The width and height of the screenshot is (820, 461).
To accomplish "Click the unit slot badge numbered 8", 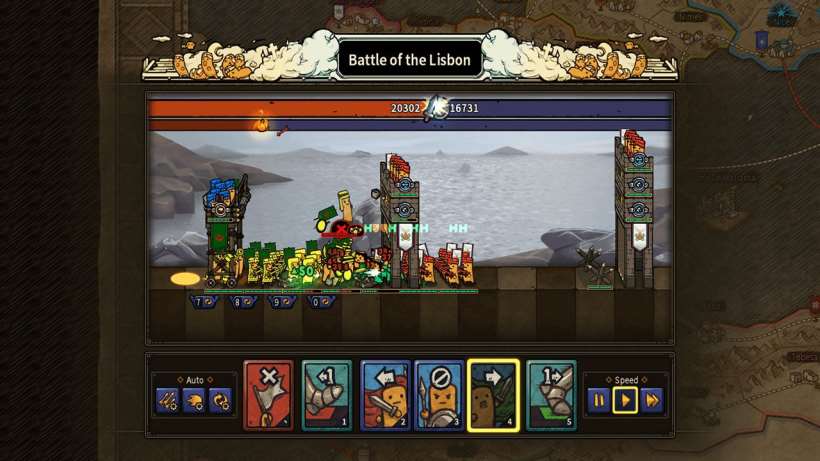I will tap(241, 301).
